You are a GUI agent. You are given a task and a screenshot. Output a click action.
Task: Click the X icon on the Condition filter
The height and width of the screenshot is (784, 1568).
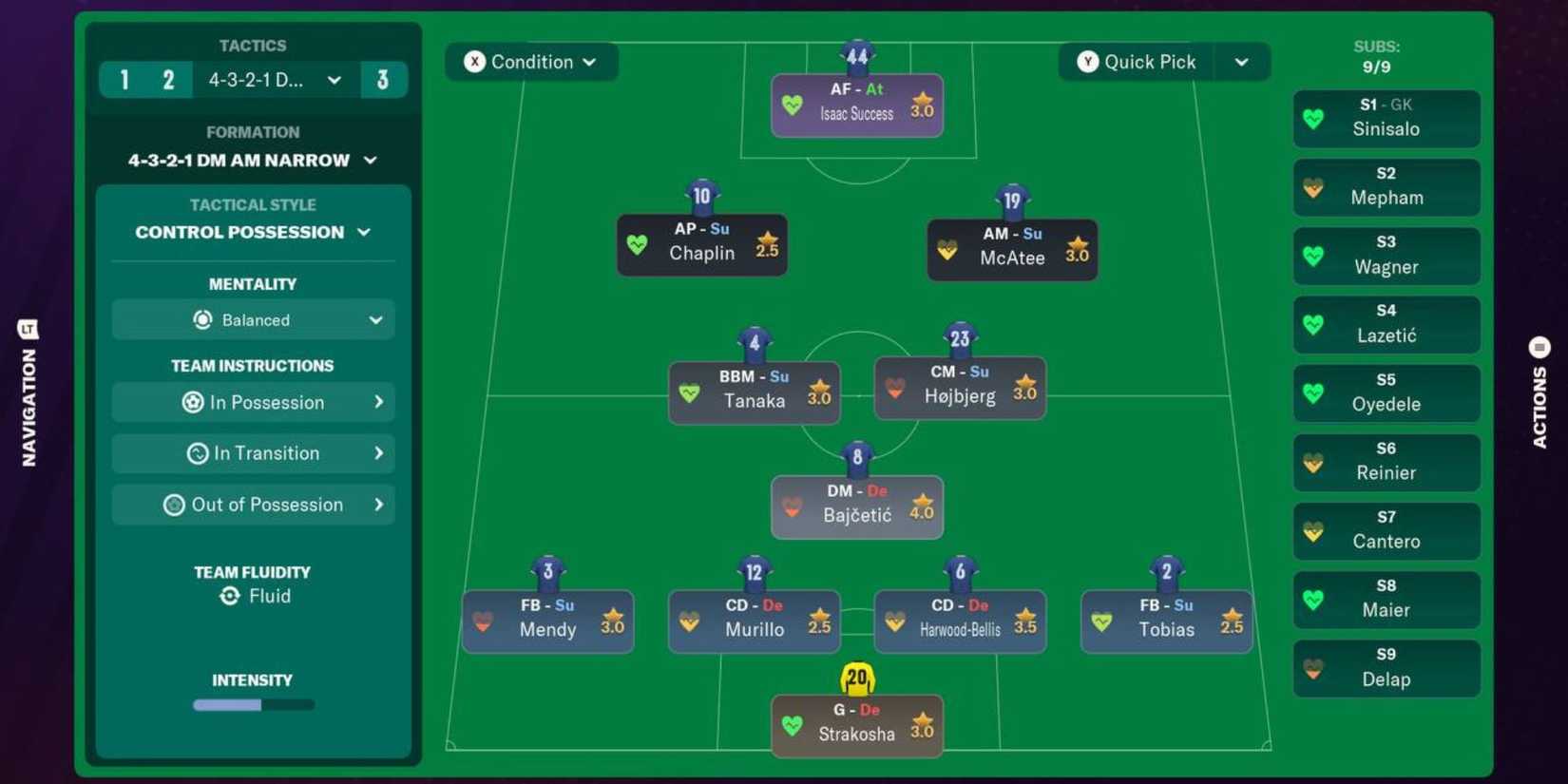pos(475,62)
